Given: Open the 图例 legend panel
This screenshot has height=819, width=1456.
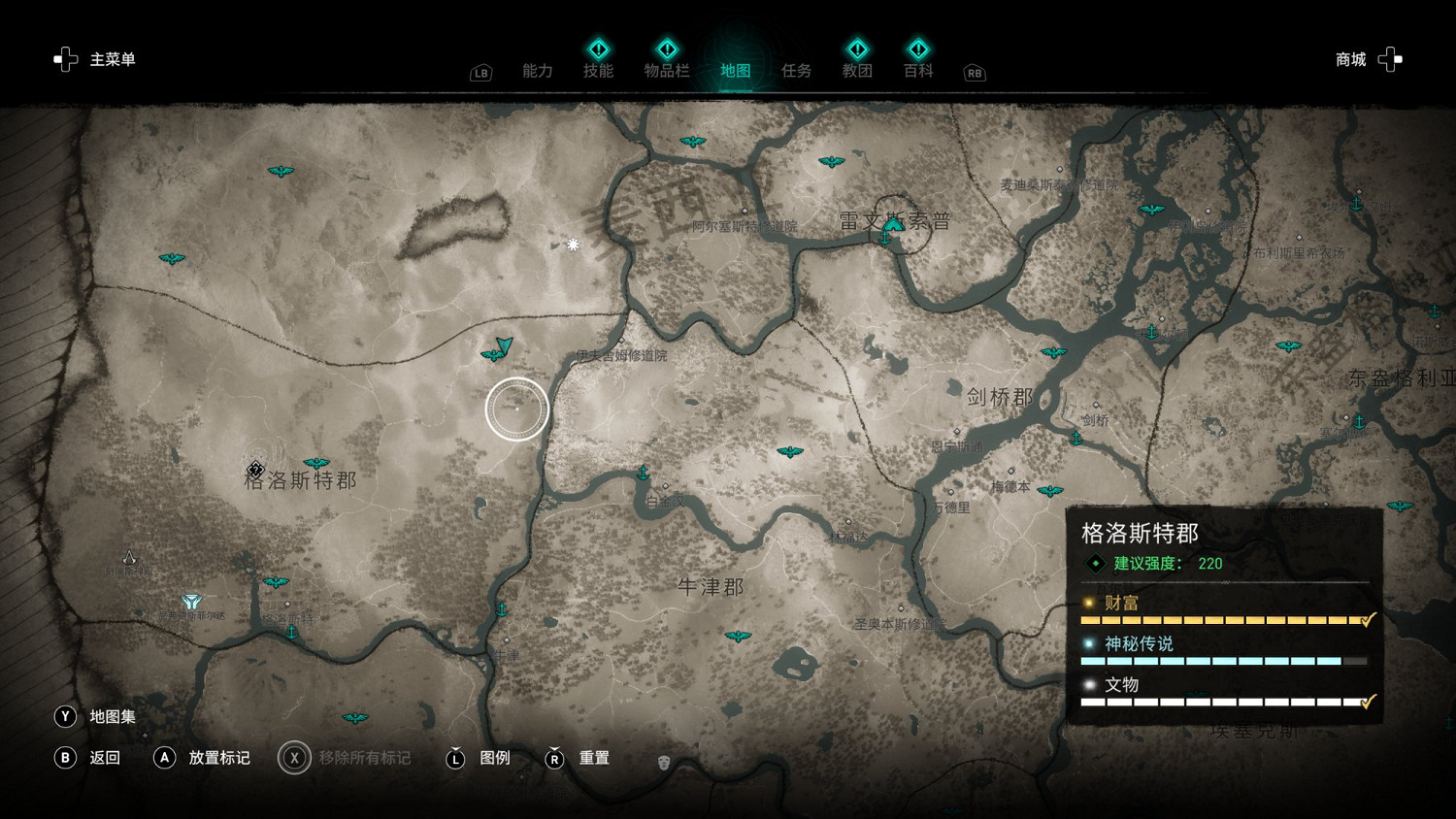Looking at the screenshot, I should click(x=495, y=758).
